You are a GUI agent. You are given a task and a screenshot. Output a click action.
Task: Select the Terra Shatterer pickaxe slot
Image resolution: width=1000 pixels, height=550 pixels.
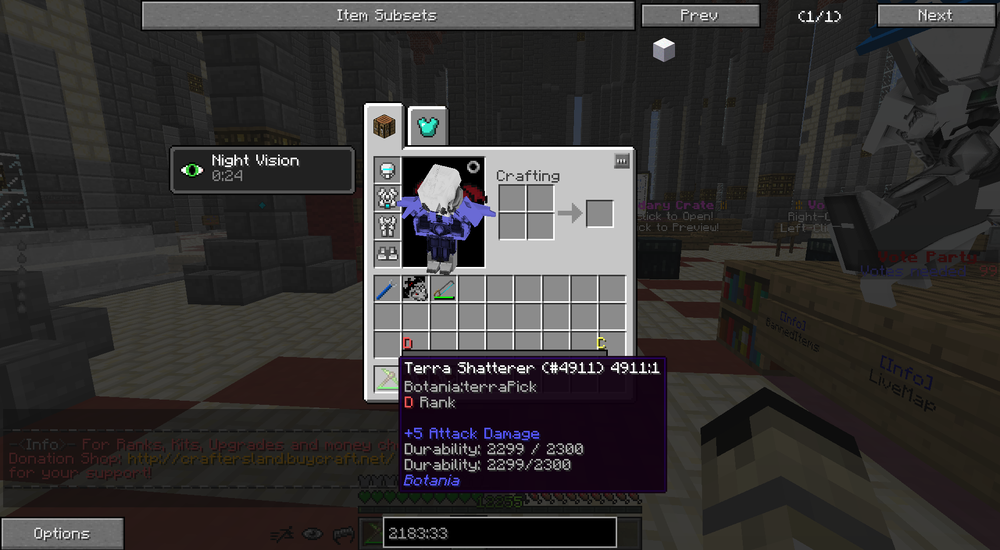(x=387, y=377)
